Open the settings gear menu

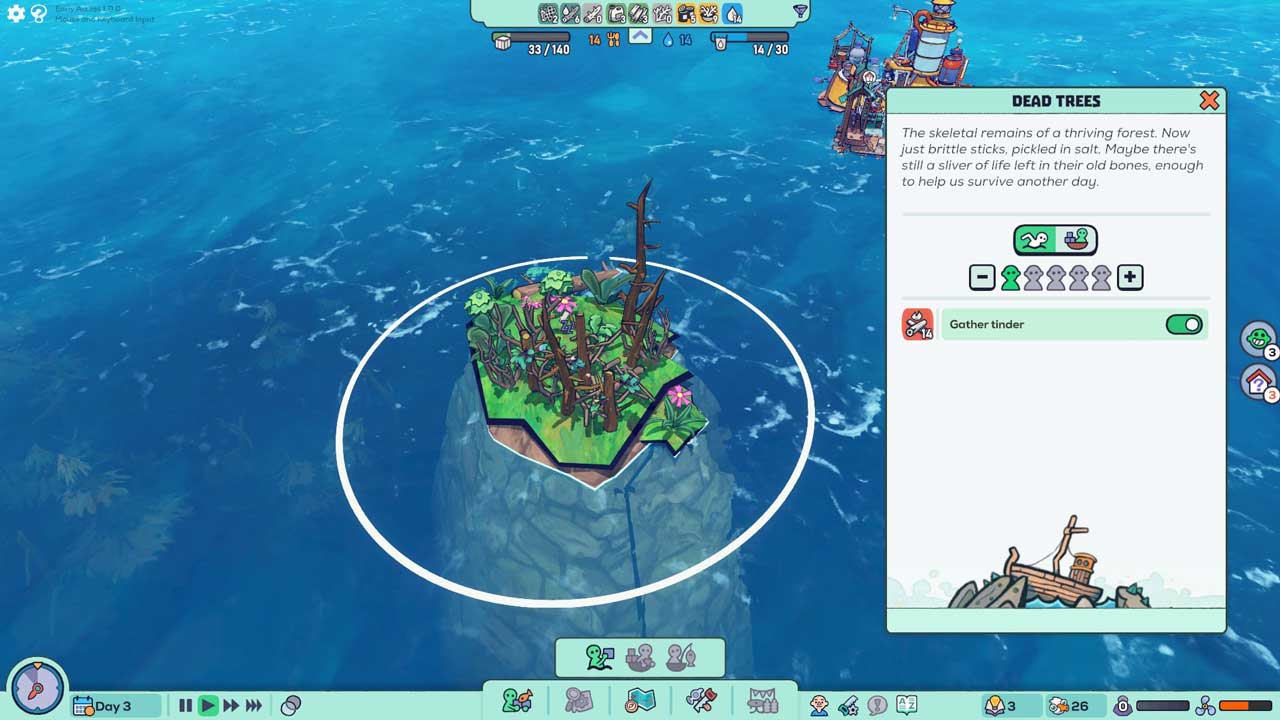coord(16,14)
